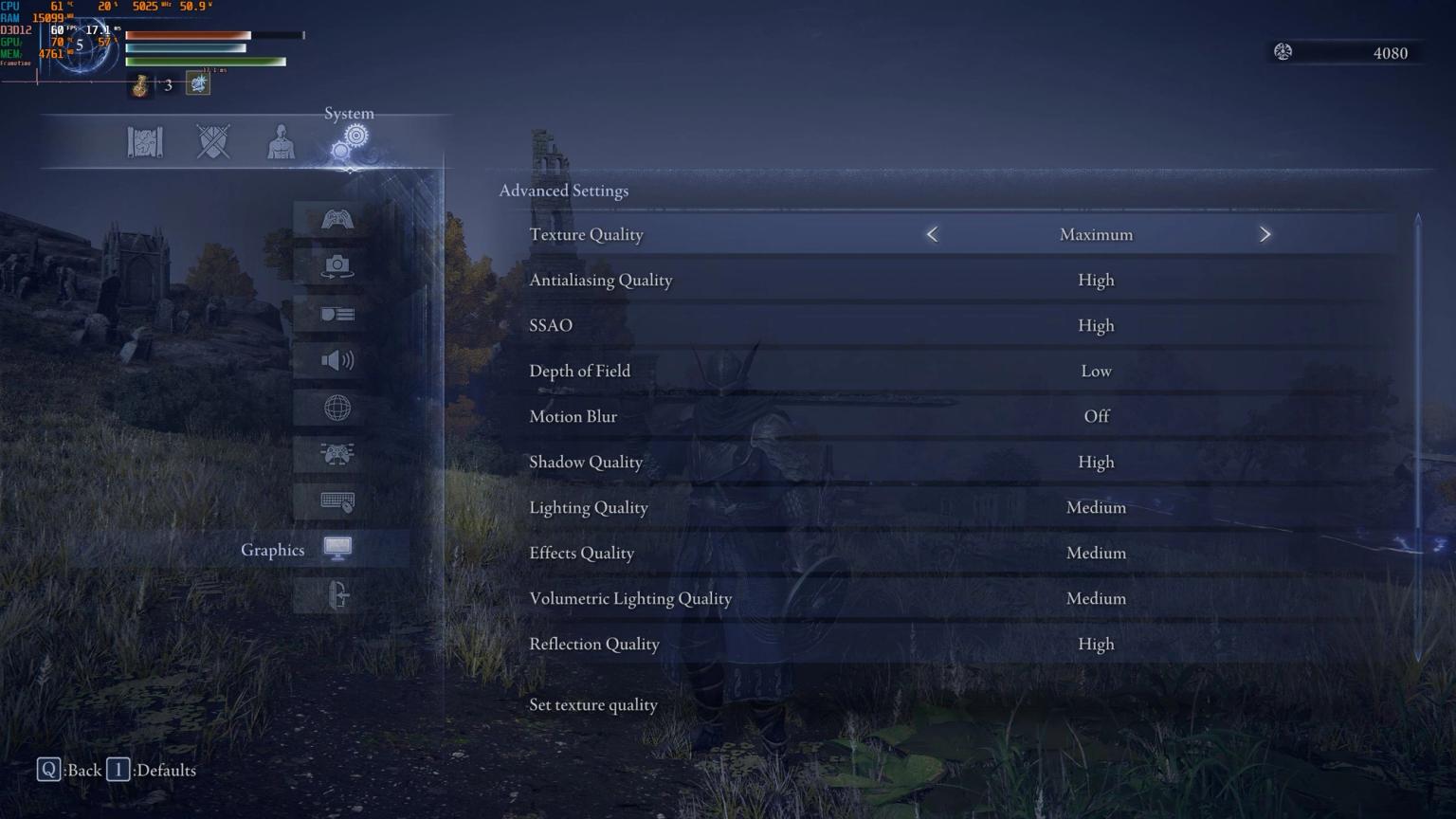Select the camera settings icon
Screen dimensions: 1456x819
(338, 265)
